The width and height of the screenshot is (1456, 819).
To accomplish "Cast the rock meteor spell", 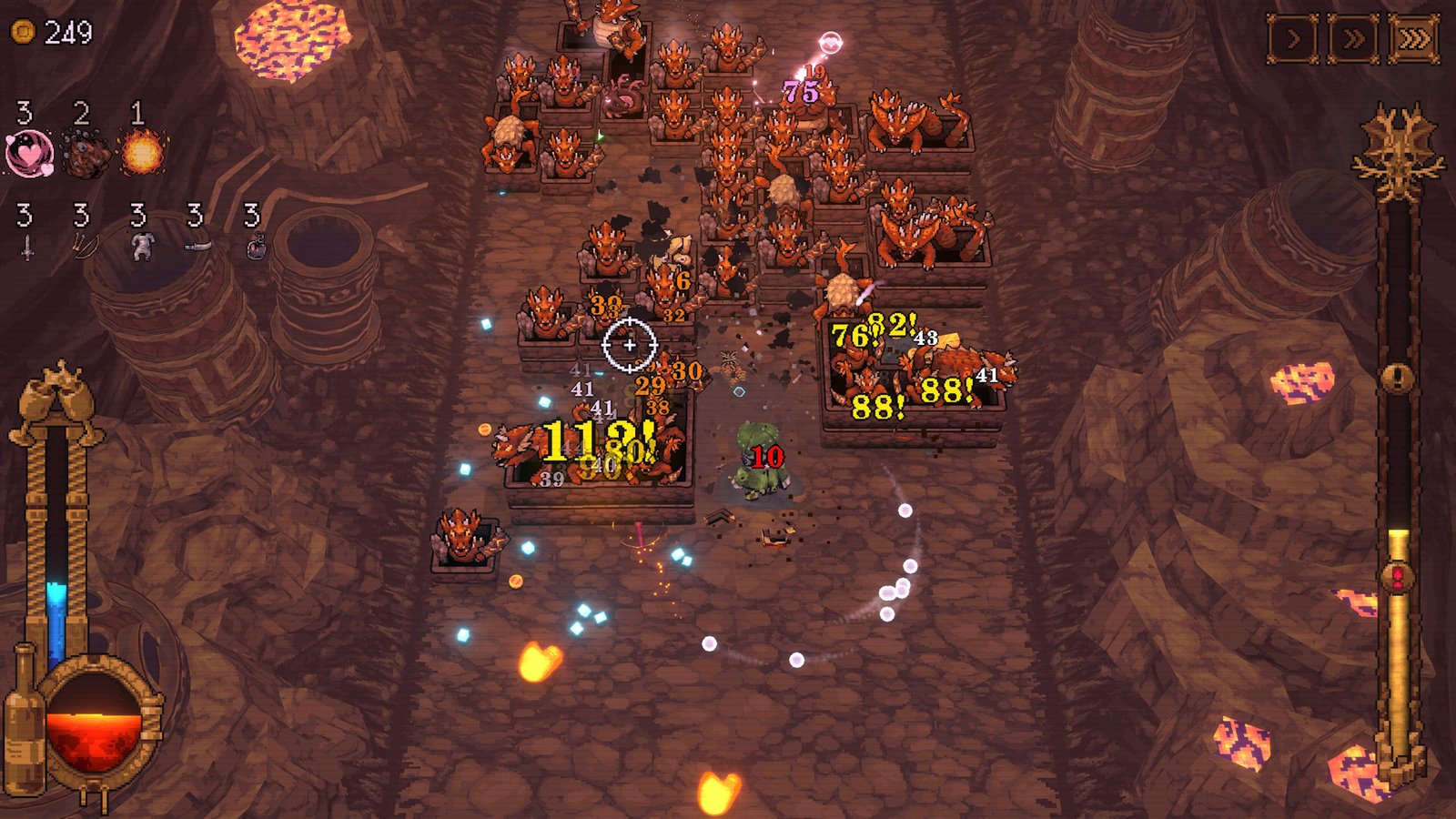I will [86, 153].
